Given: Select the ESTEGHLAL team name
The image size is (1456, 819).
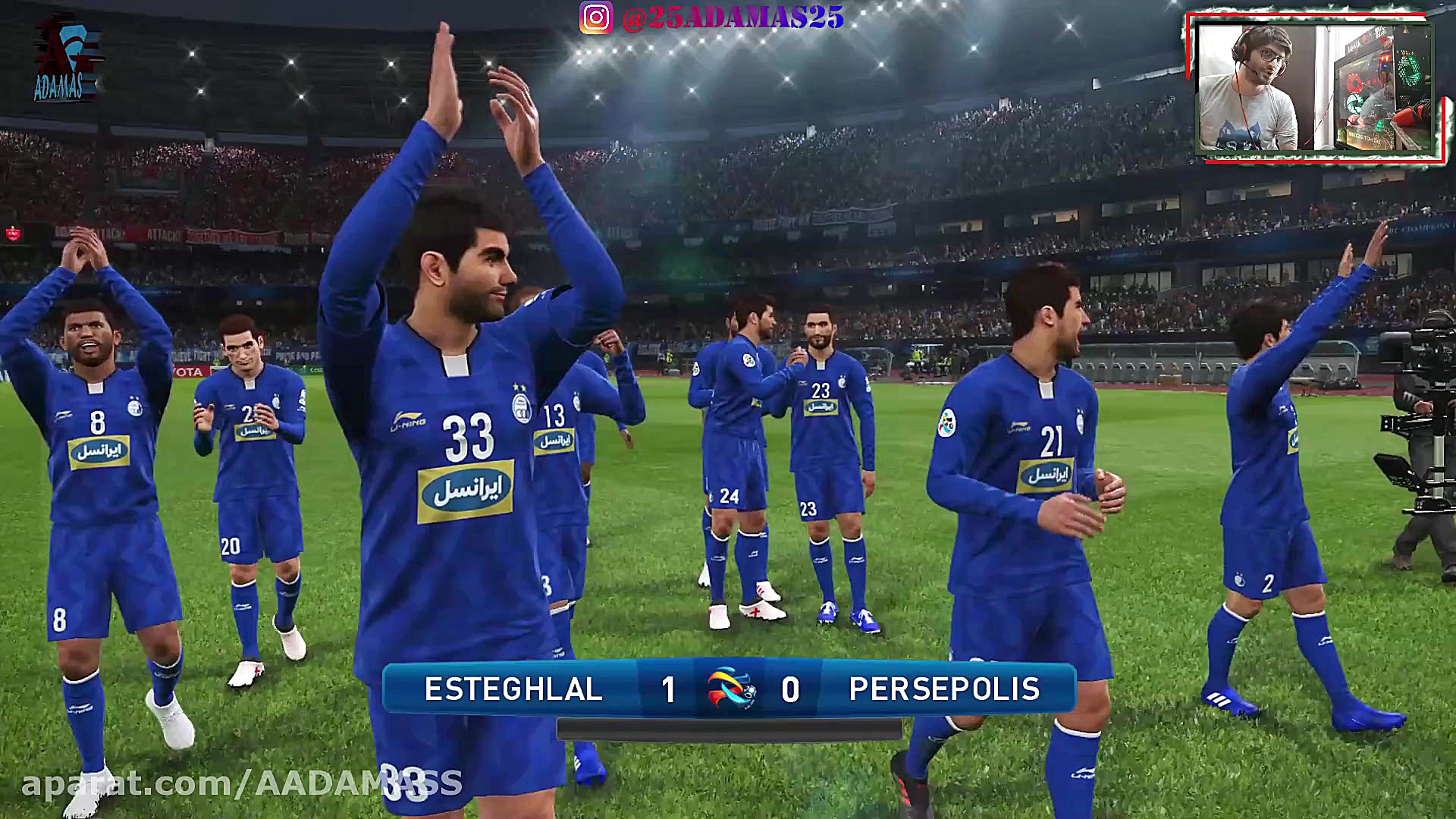Looking at the screenshot, I should tap(514, 689).
